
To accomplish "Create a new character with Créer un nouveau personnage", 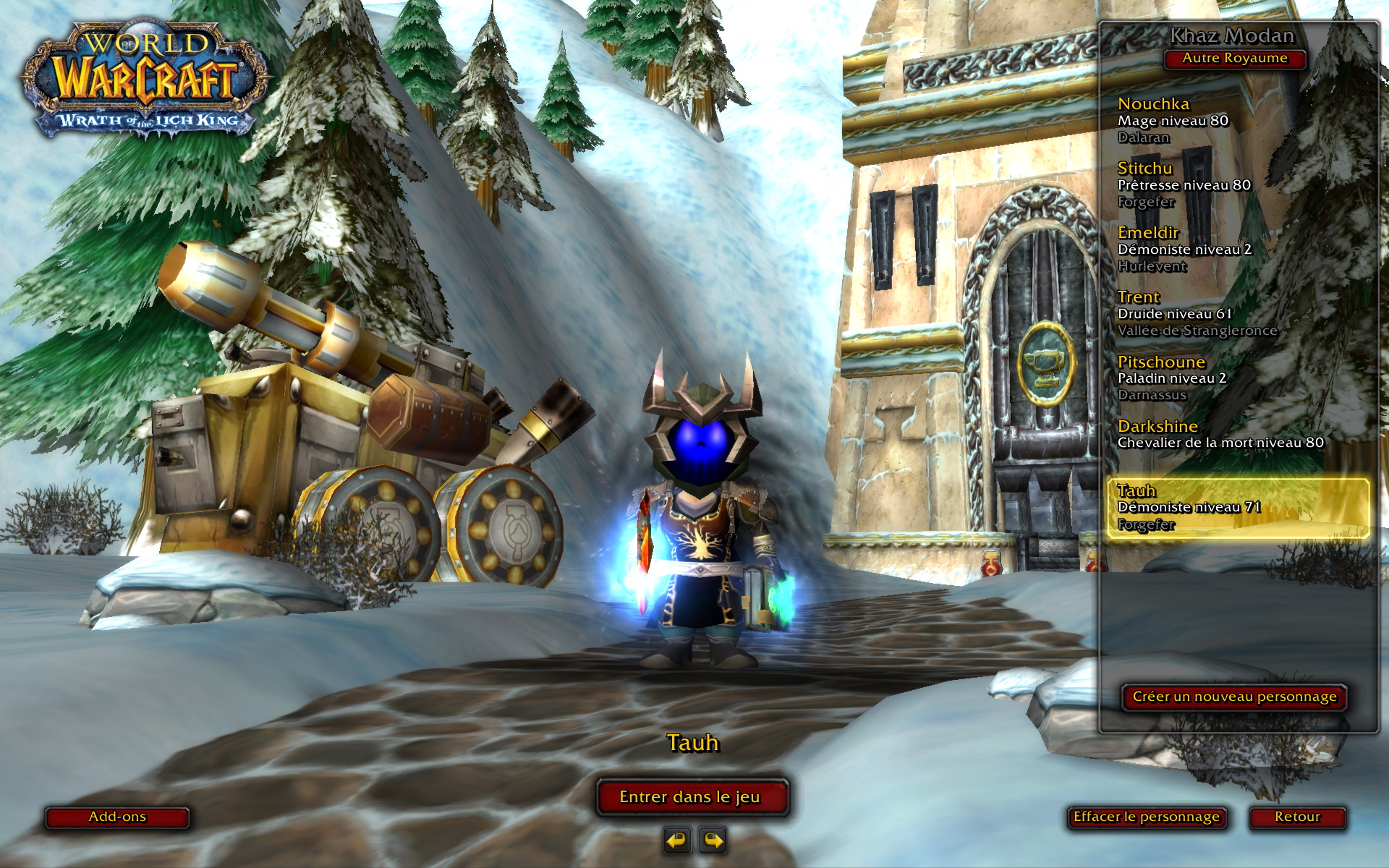I will [x=1234, y=697].
